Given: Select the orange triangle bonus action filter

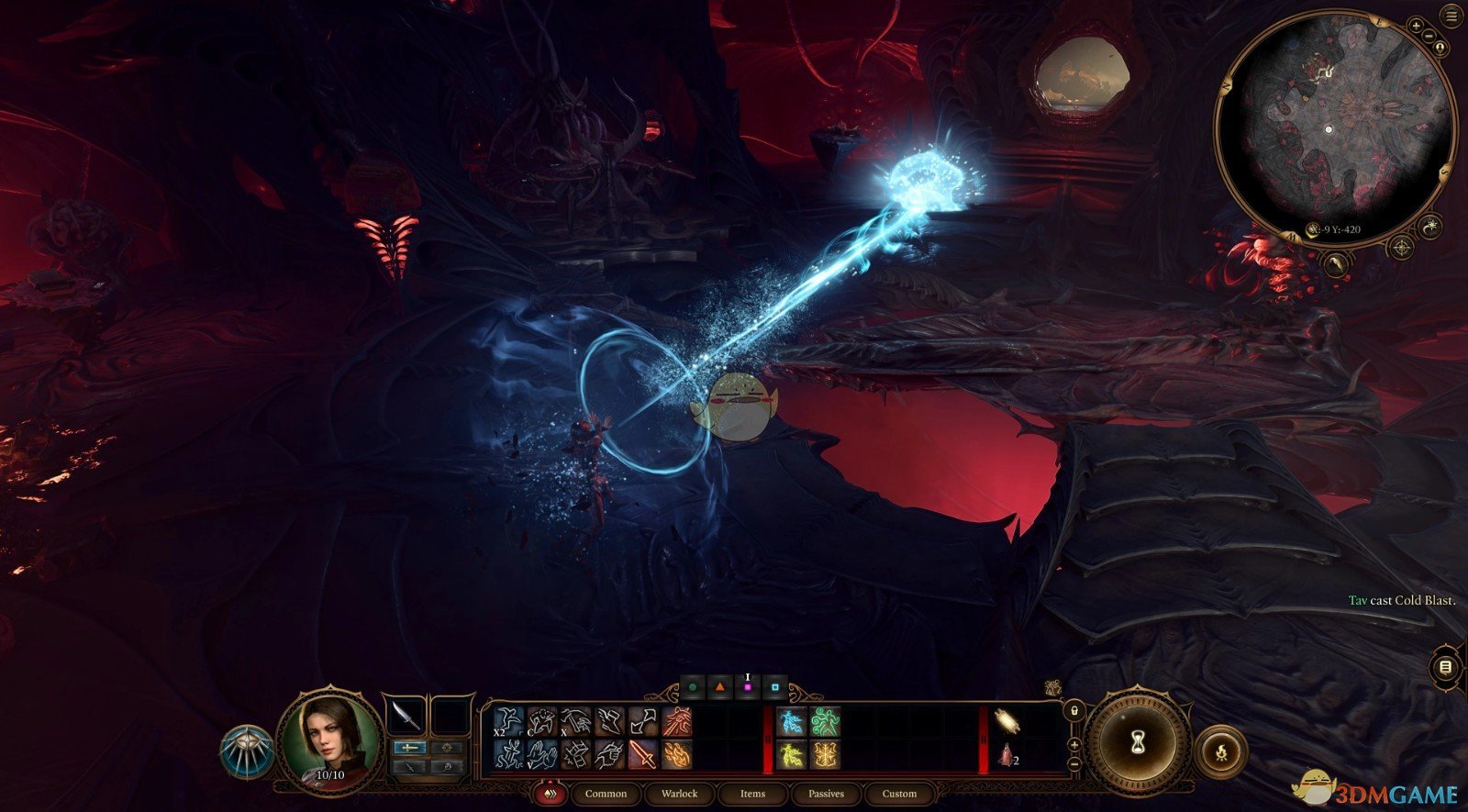Looking at the screenshot, I should point(720,686).
